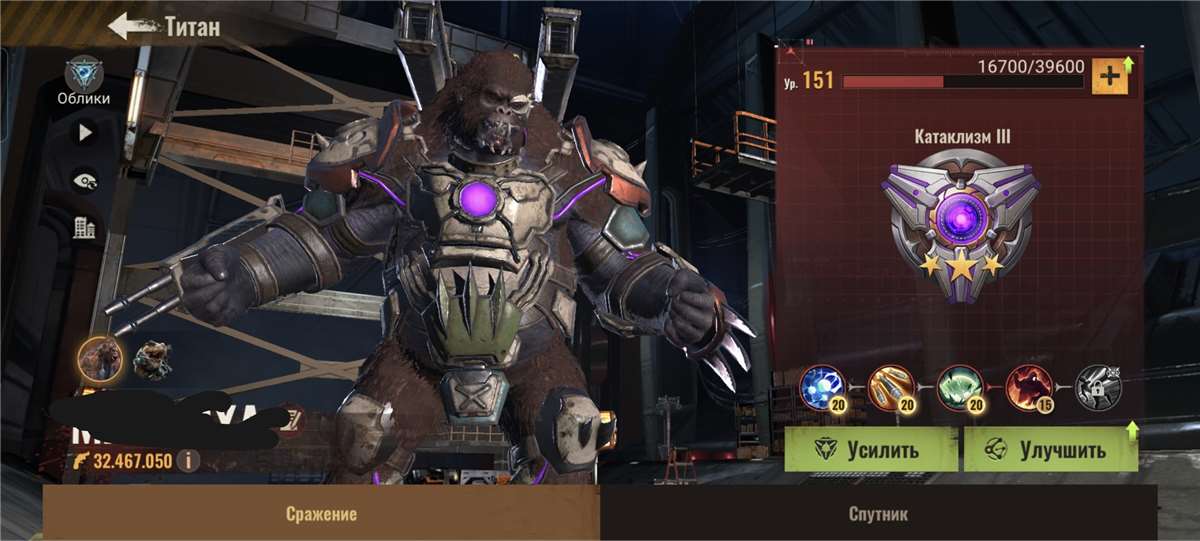The height and width of the screenshot is (541, 1200).
Task: Select the blue energy skill icon
Action: pos(822,387)
